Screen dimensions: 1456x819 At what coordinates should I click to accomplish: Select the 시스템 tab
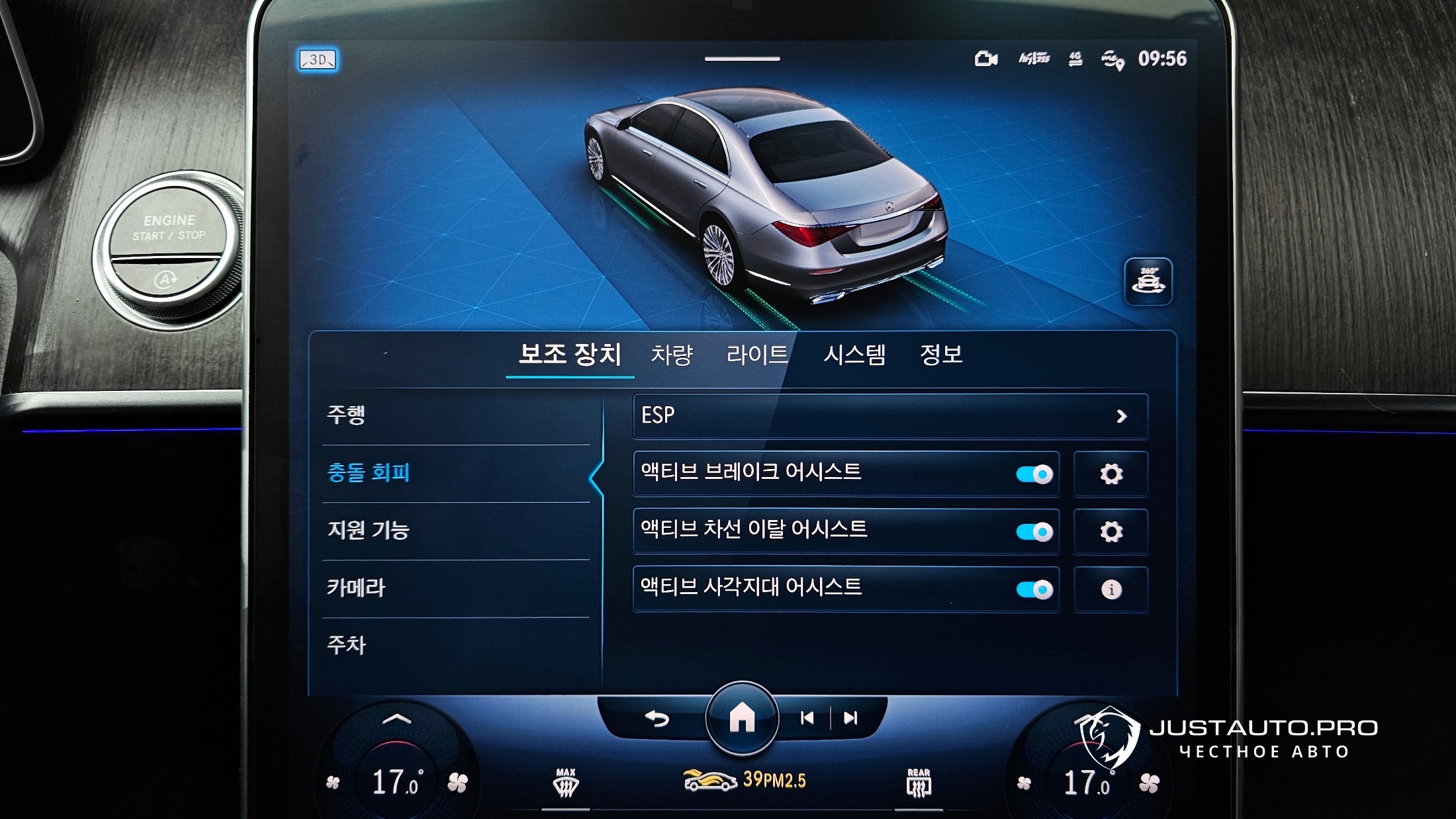click(854, 355)
